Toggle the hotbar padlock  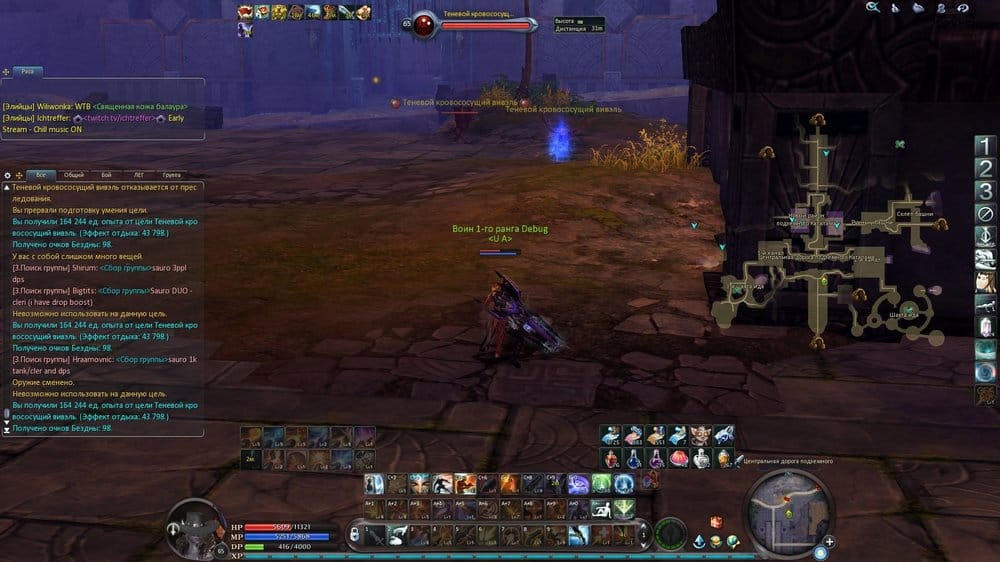(x=352, y=537)
